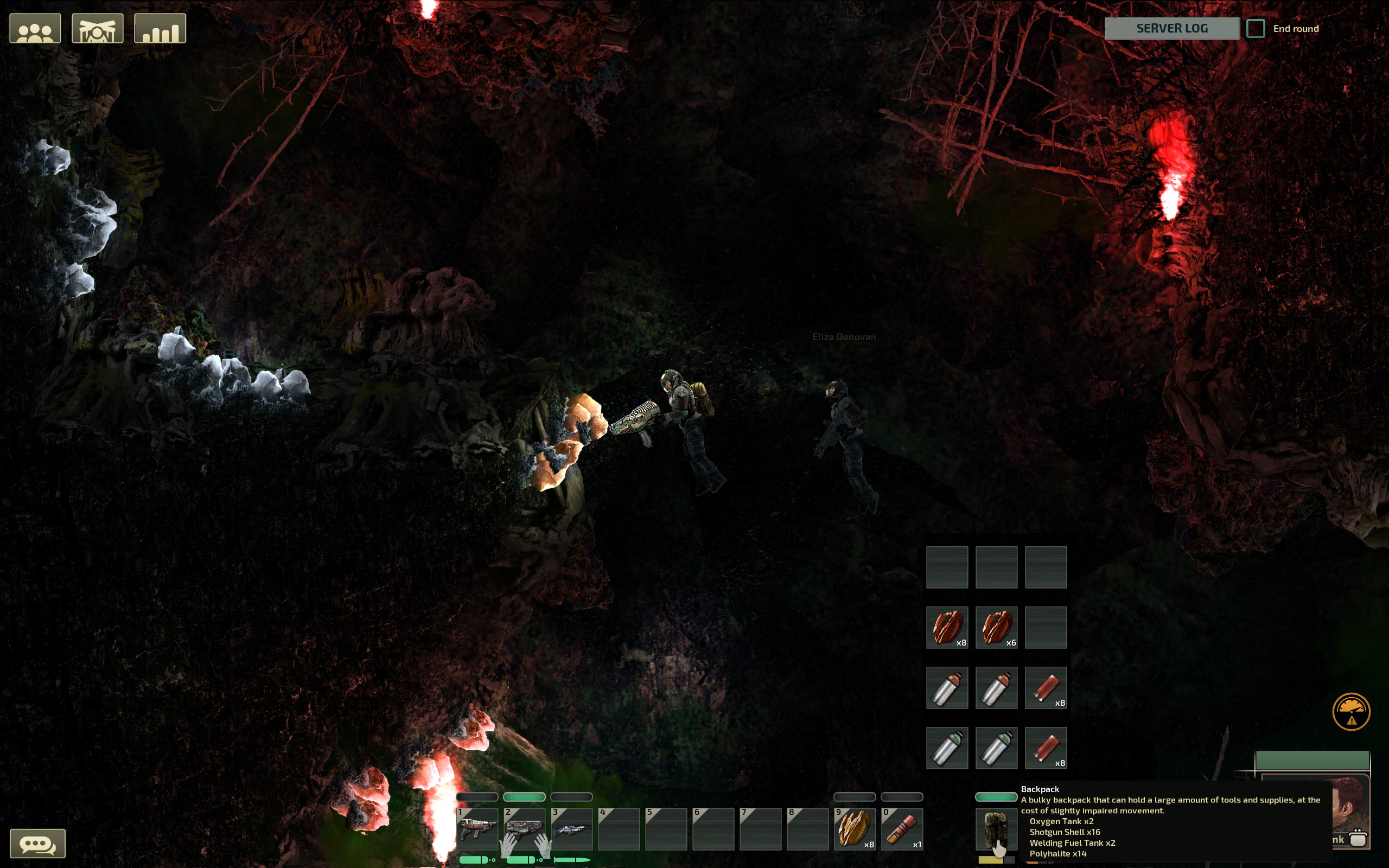Click the character name Eliza Donovan
1389x868 pixels.
point(844,337)
